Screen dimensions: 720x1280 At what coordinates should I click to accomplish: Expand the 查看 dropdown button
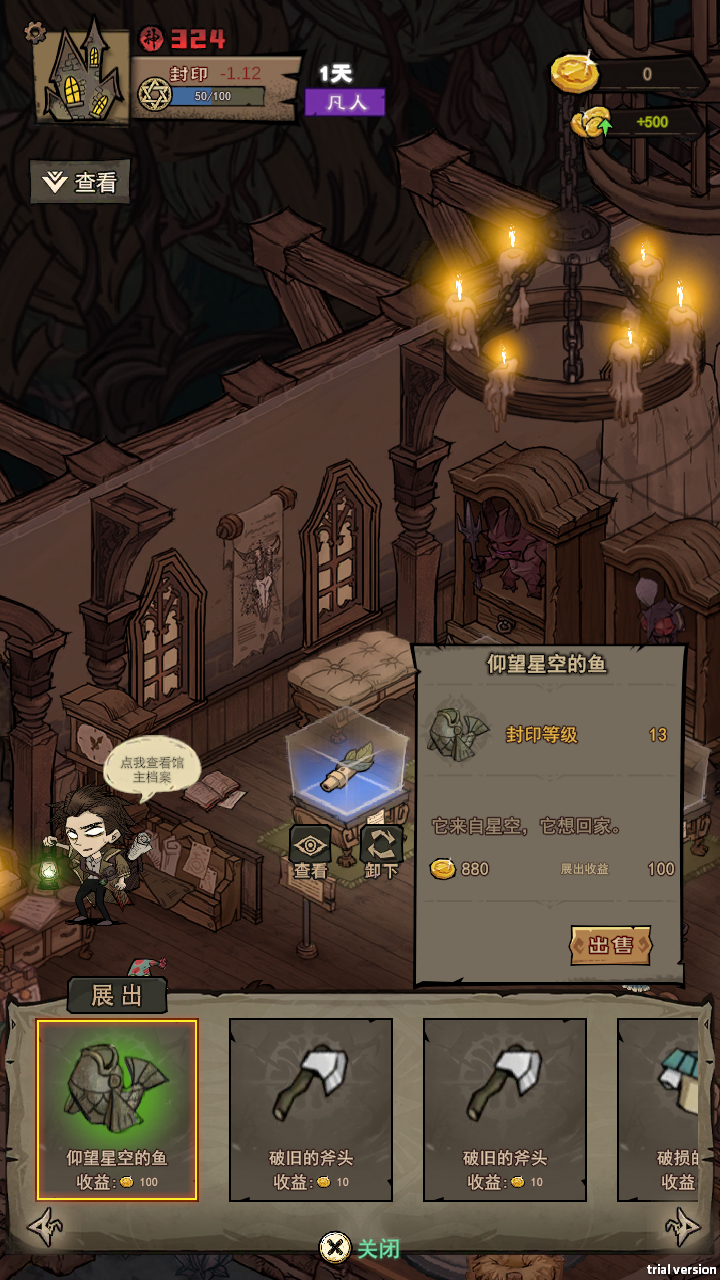[x=80, y=182]
